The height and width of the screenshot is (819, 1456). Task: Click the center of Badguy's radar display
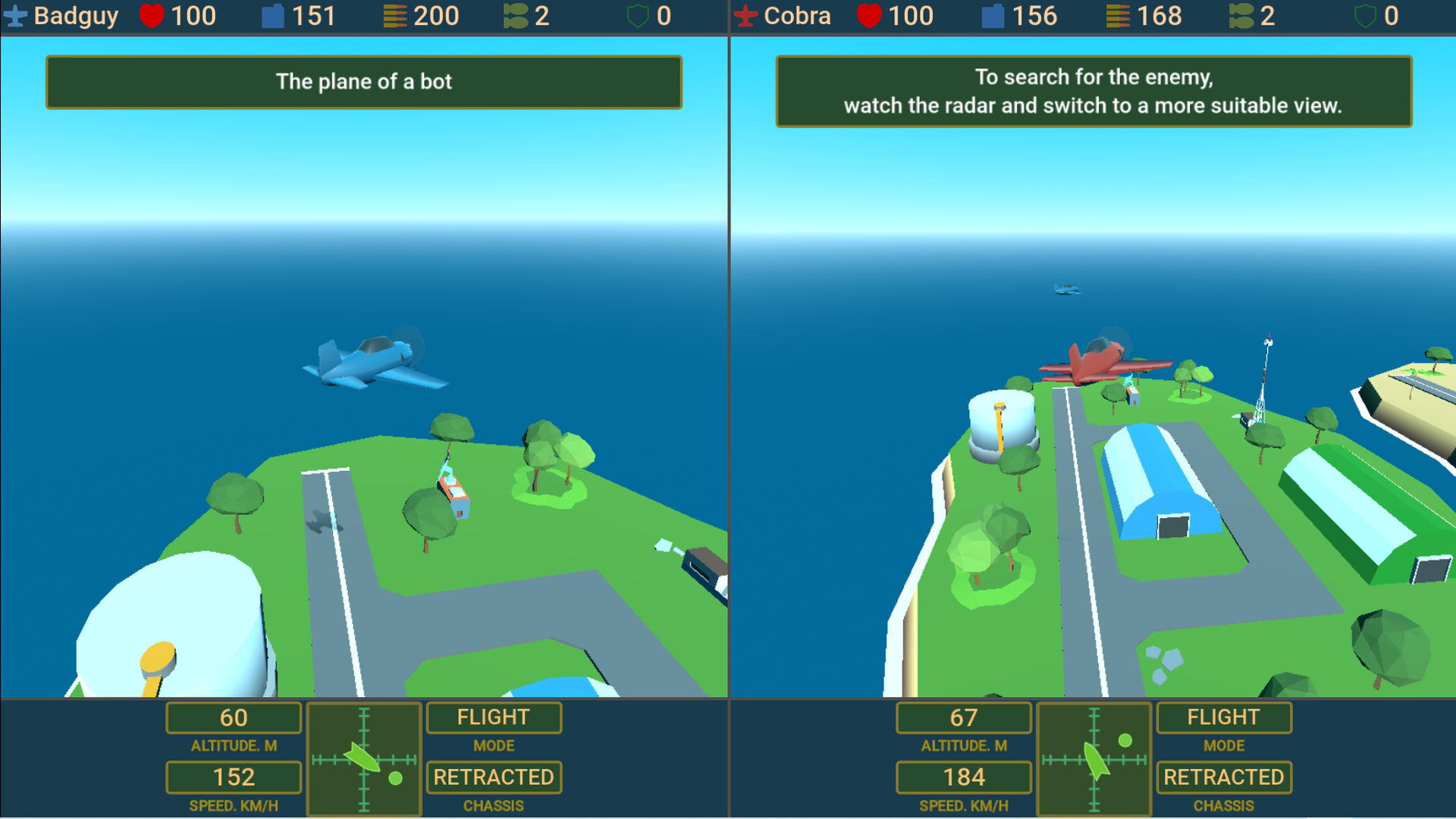tap(364, 758)
